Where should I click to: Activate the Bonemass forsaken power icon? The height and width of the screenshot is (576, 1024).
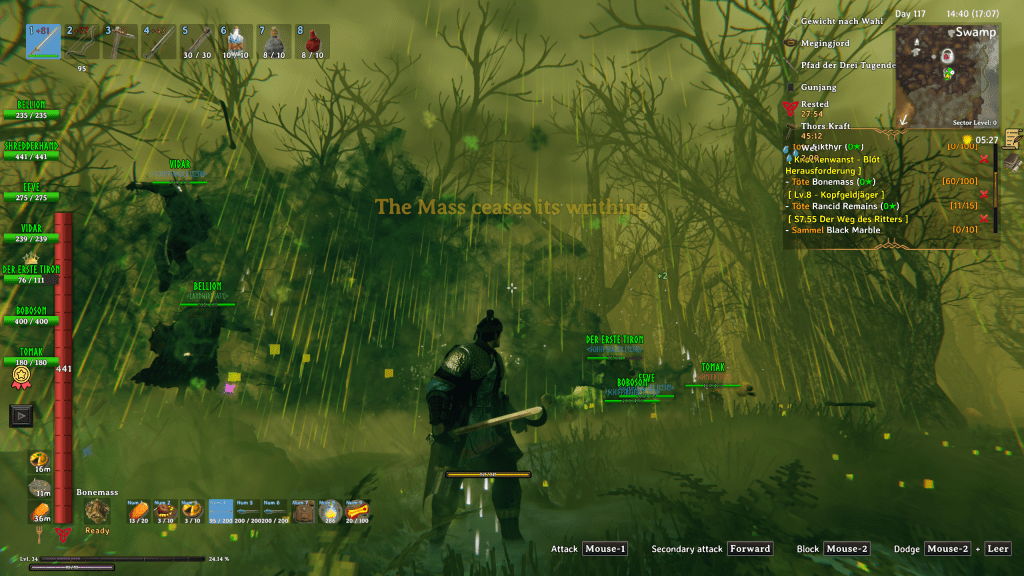(97, 511)
